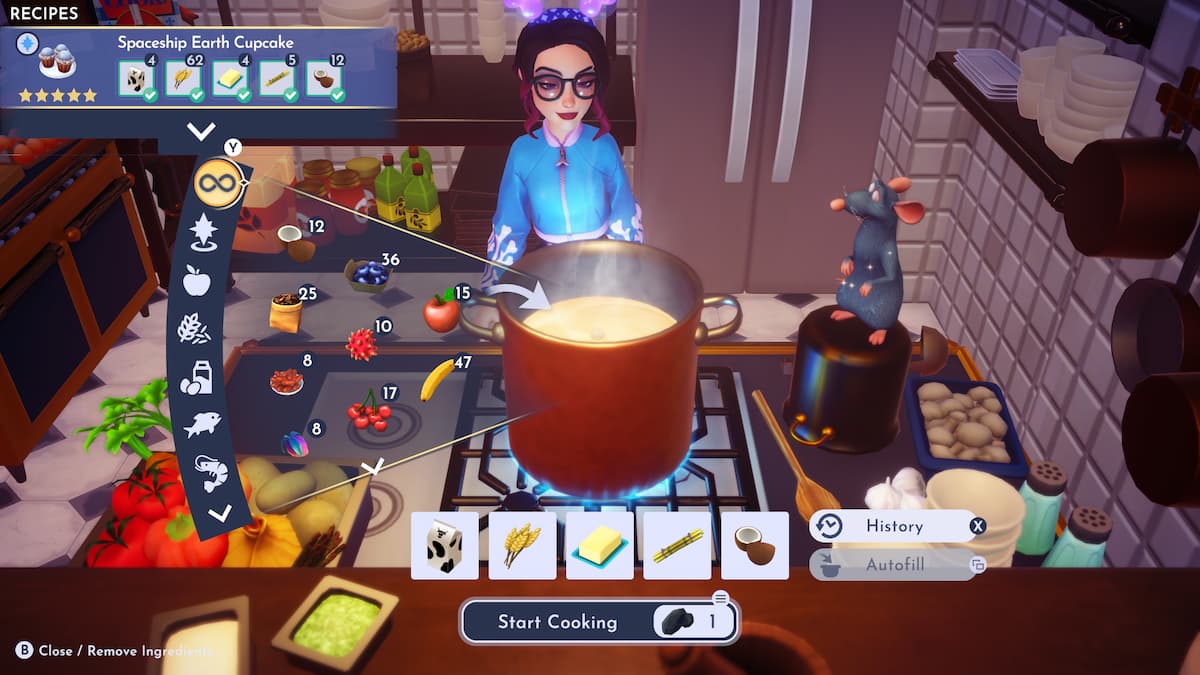Screen dimensions: 1200x675
Task: Add a banana to the pot
Action: (437, 380)
